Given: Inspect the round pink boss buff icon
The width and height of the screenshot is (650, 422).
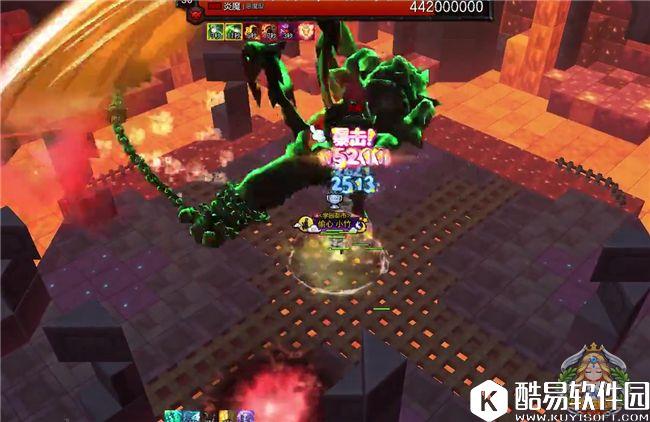Looking at the screenshot, I should coord(307,31).
